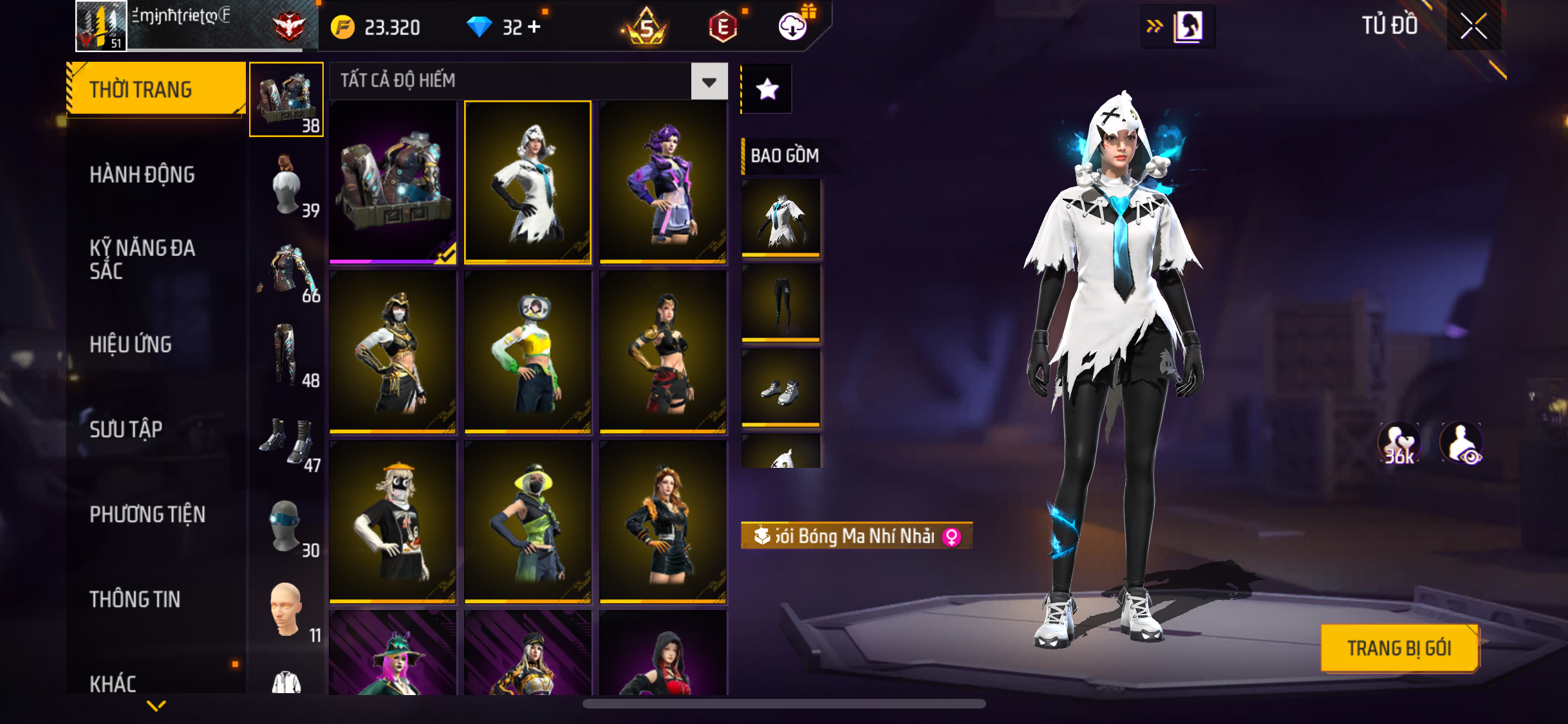Screen dimensions: 1568x724
Task: Toggle the star favorites filter
Action: (767, 89)
